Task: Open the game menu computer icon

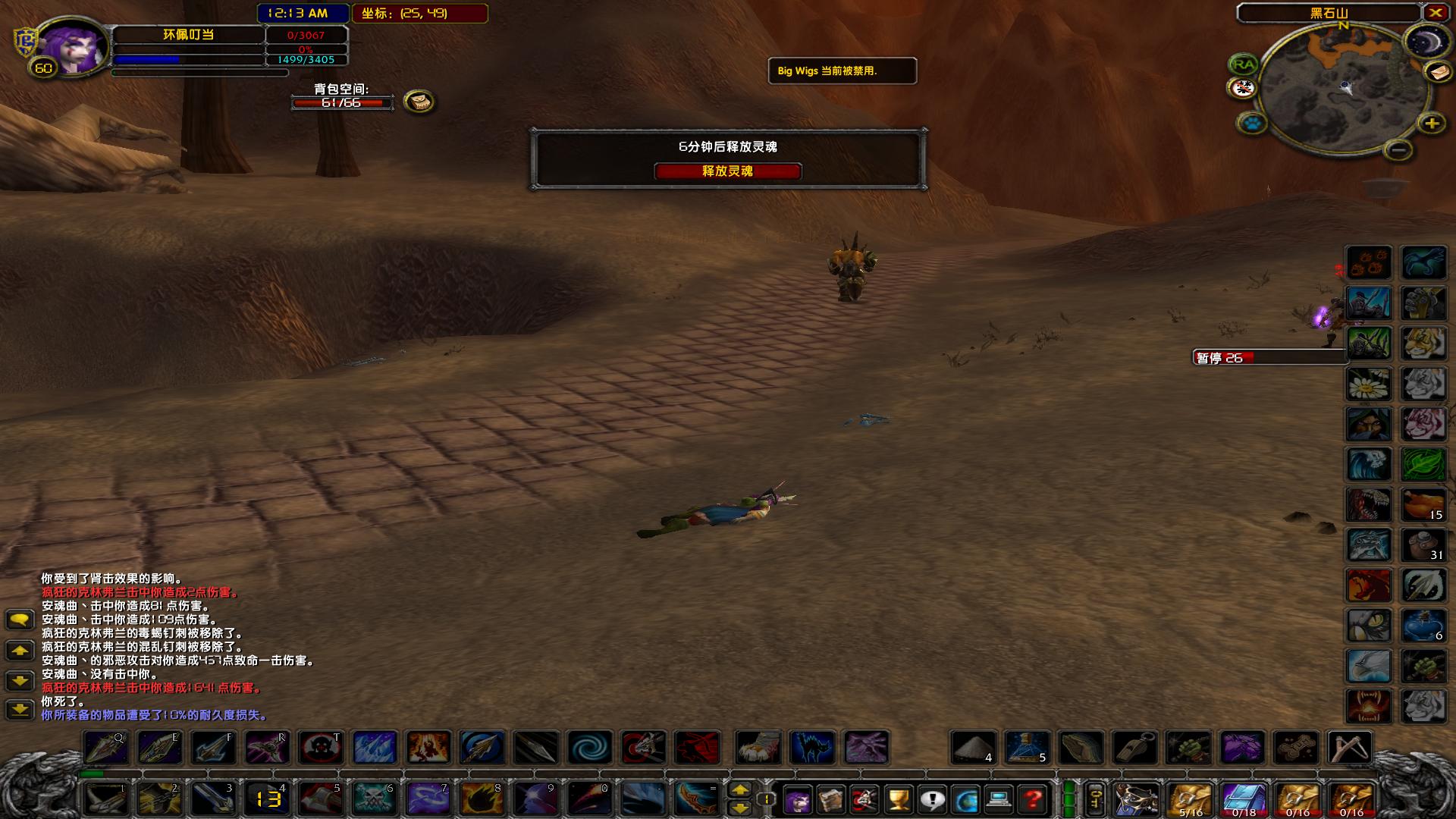Action: (999, 800)
